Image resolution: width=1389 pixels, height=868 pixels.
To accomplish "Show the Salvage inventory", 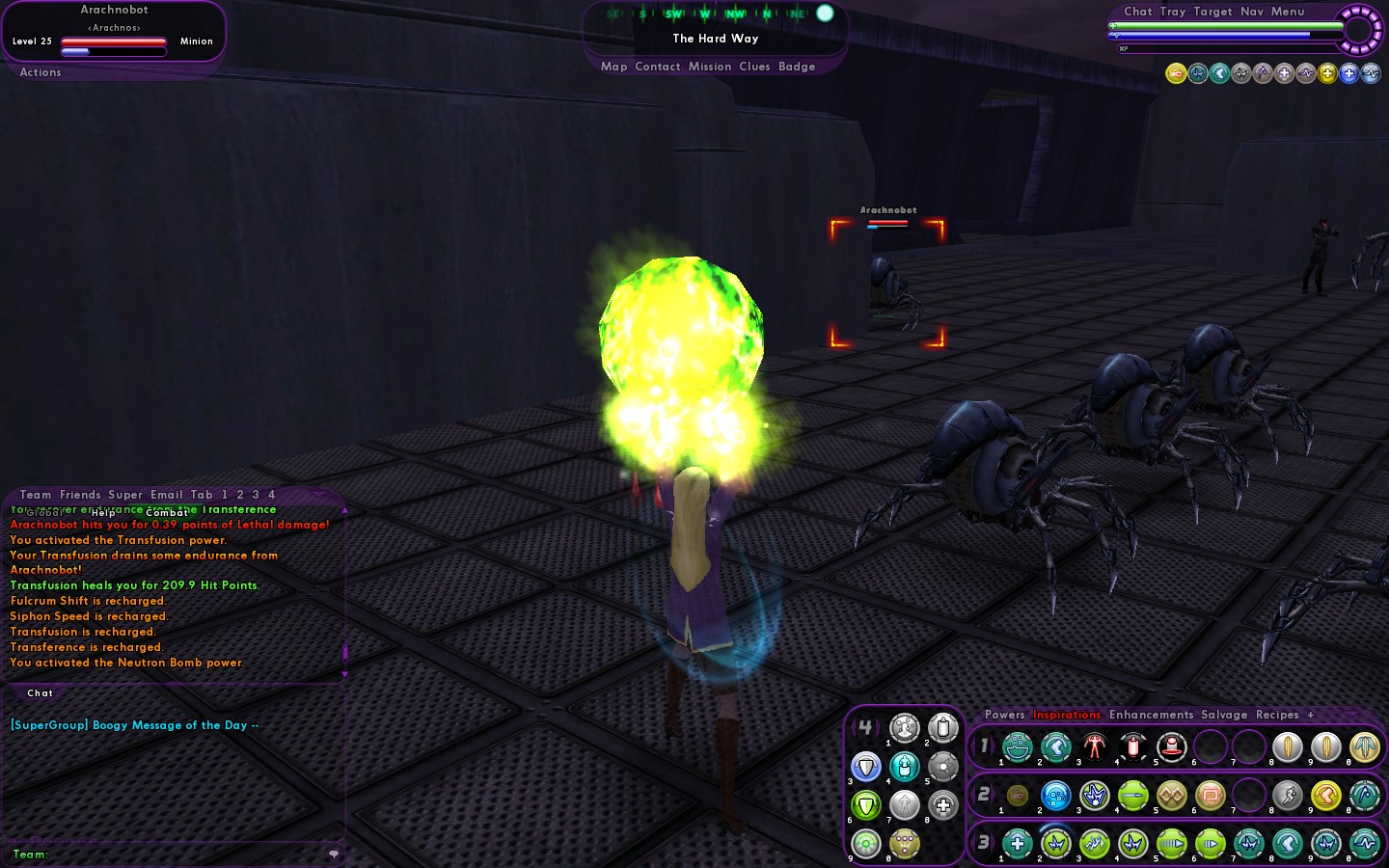I will tap(1224, 715).
